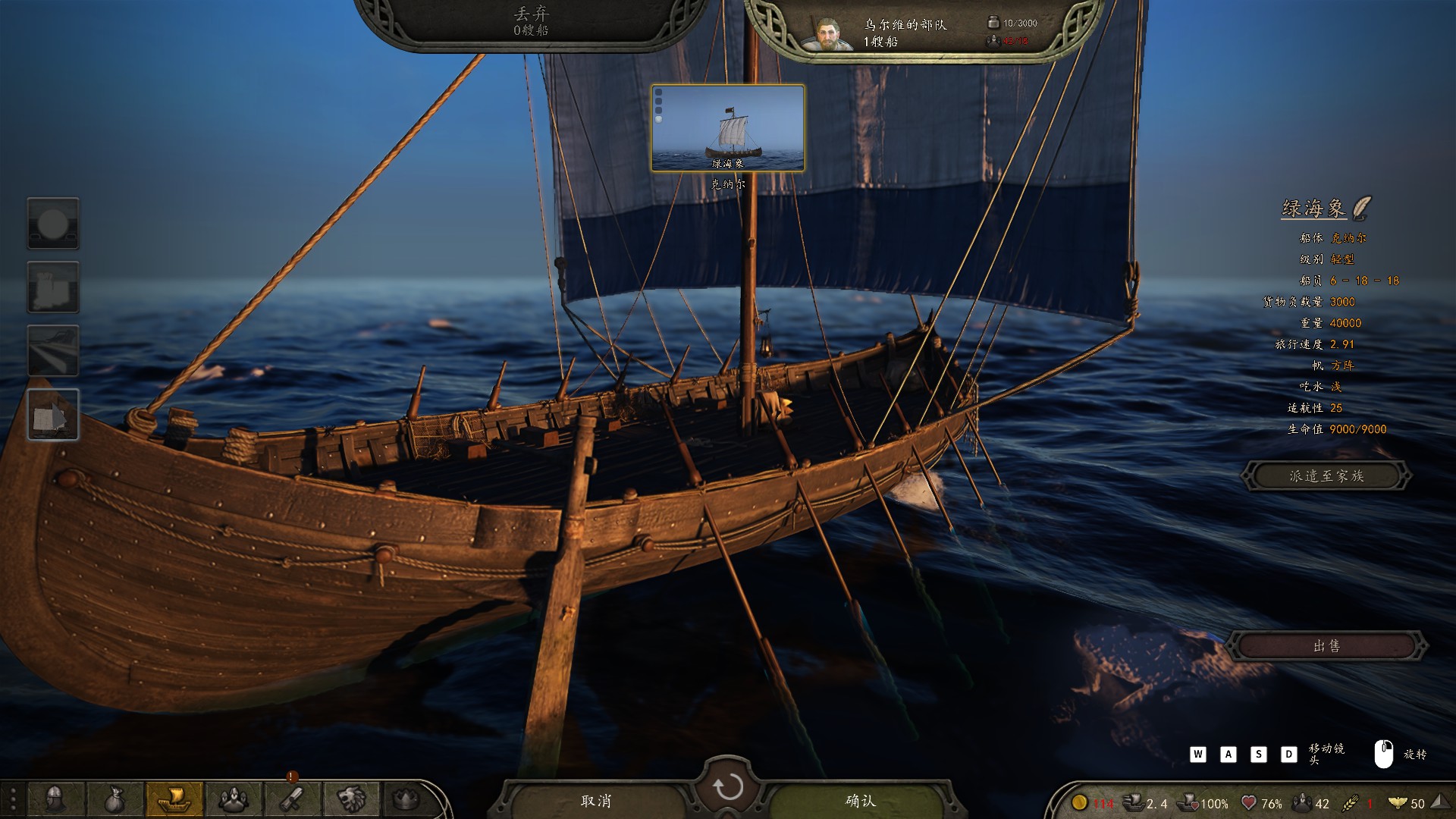Confirm changes with the 确认 button

point(860,801)
